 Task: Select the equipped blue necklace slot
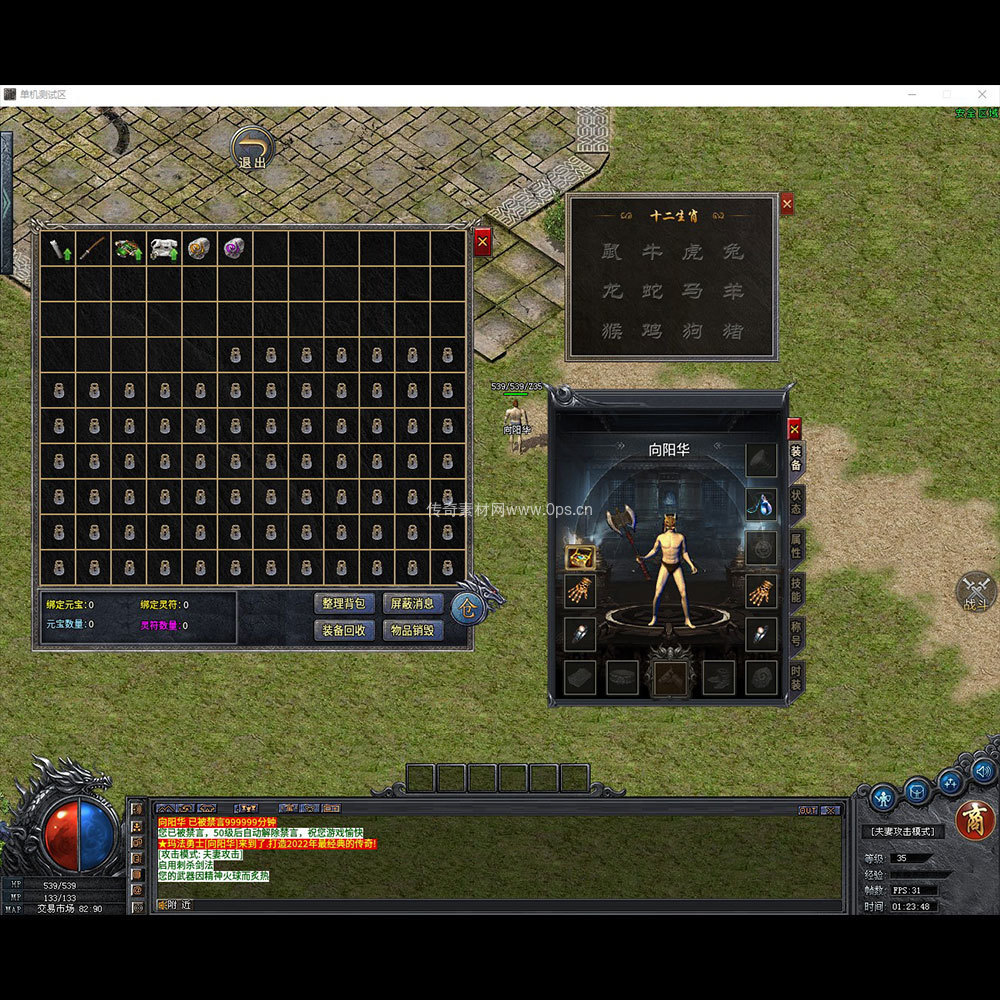761,504
